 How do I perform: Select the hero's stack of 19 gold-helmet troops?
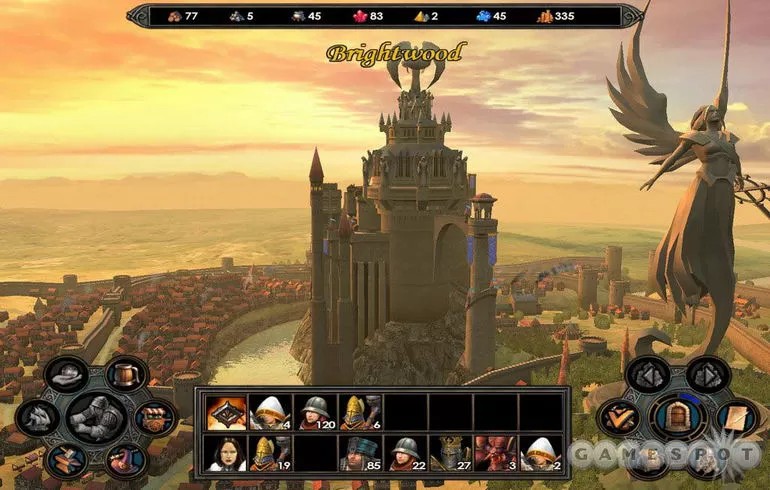[271, 454]
